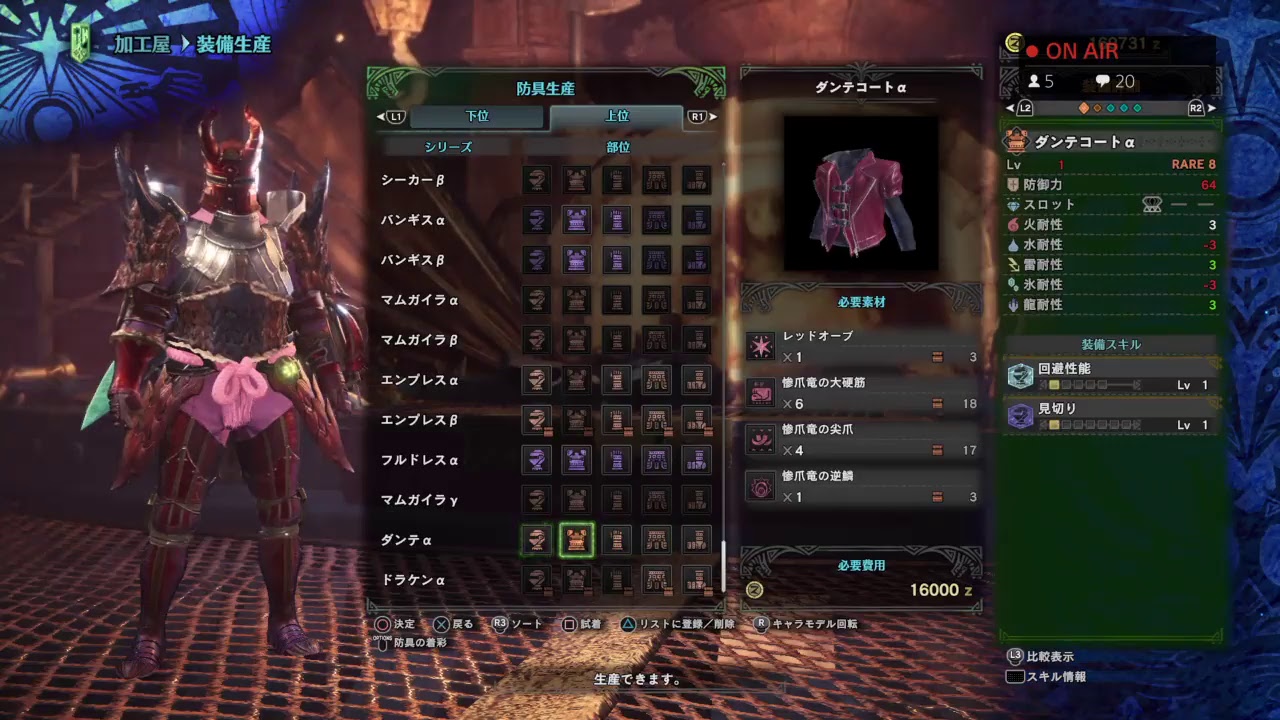Choose the バンギスβ armor series row
This screenshot has height=720, width=1280.
pyautogui.click(x=413, y=260)
